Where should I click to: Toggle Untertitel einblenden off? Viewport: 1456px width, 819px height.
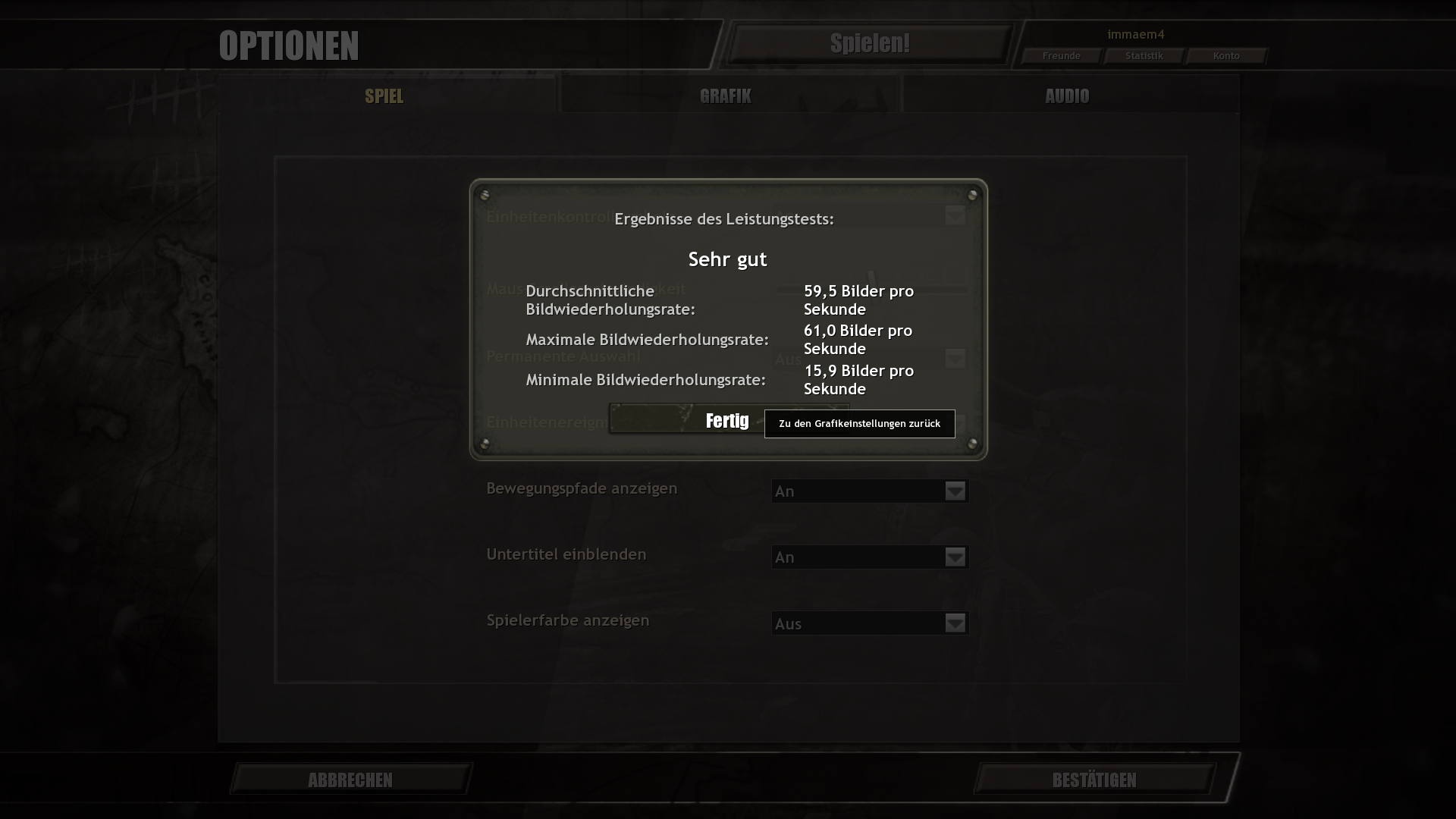(869, 557)
